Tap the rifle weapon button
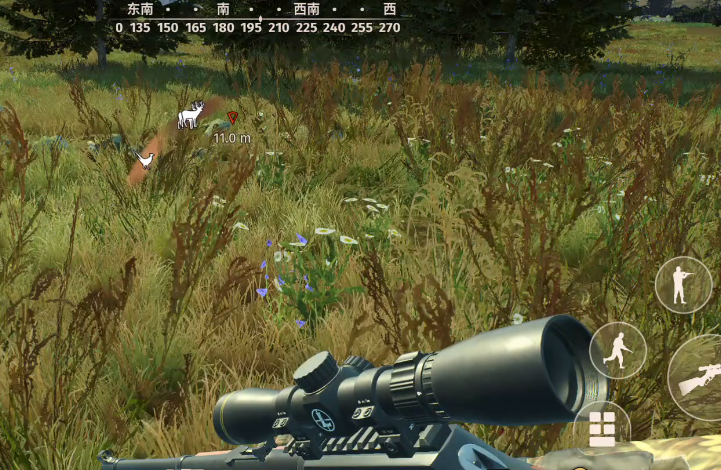The width and height of the screenshot is (721, 470). click(x=698, y=377)
